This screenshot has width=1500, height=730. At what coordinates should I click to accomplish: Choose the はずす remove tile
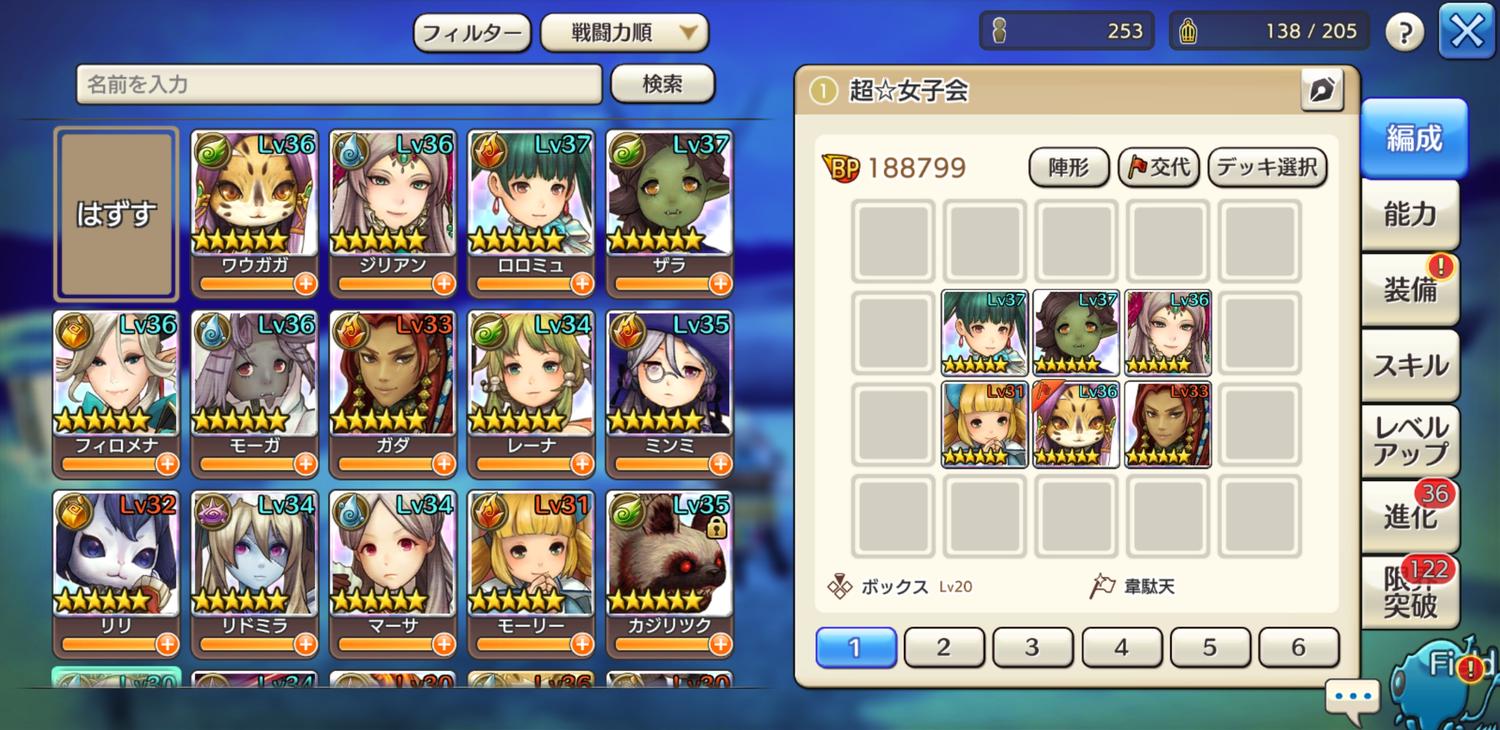(x=116, y=214)
